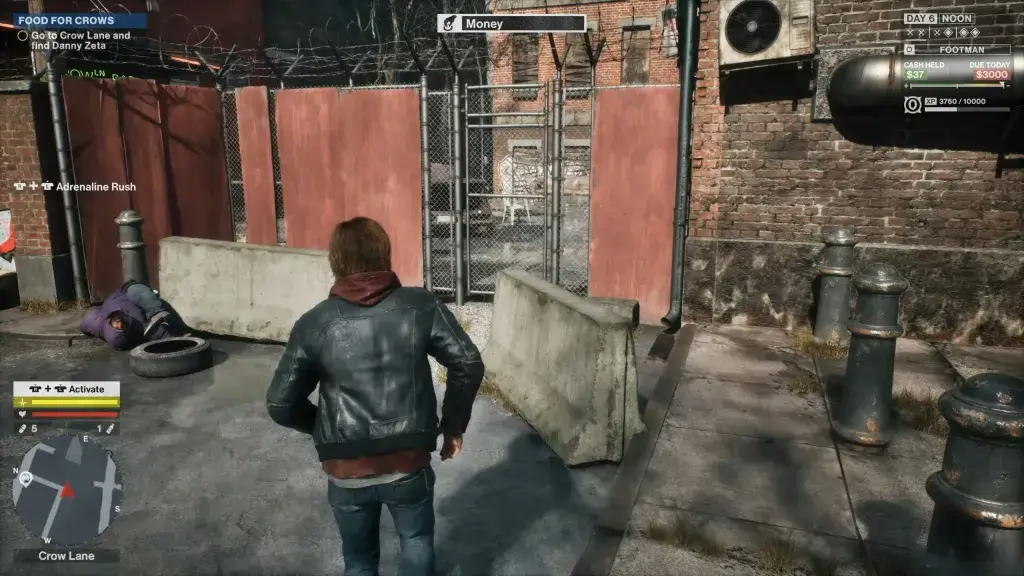Open the circular minimap
Image resolution: width=1024 pixels, height=576 pixels.
click(67, 488)
